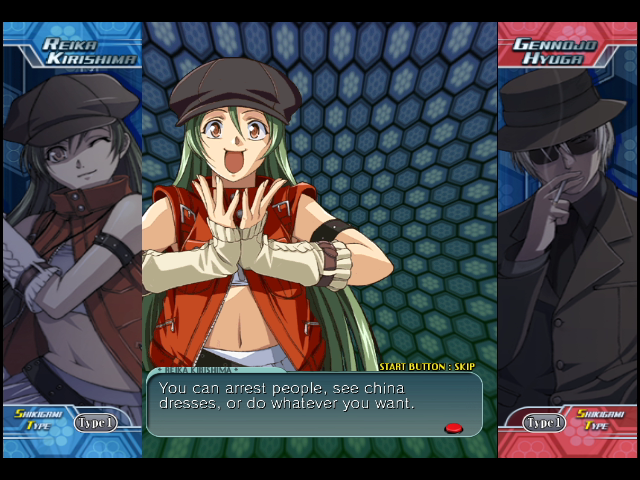Click Reika's dialogue text box

313,404
